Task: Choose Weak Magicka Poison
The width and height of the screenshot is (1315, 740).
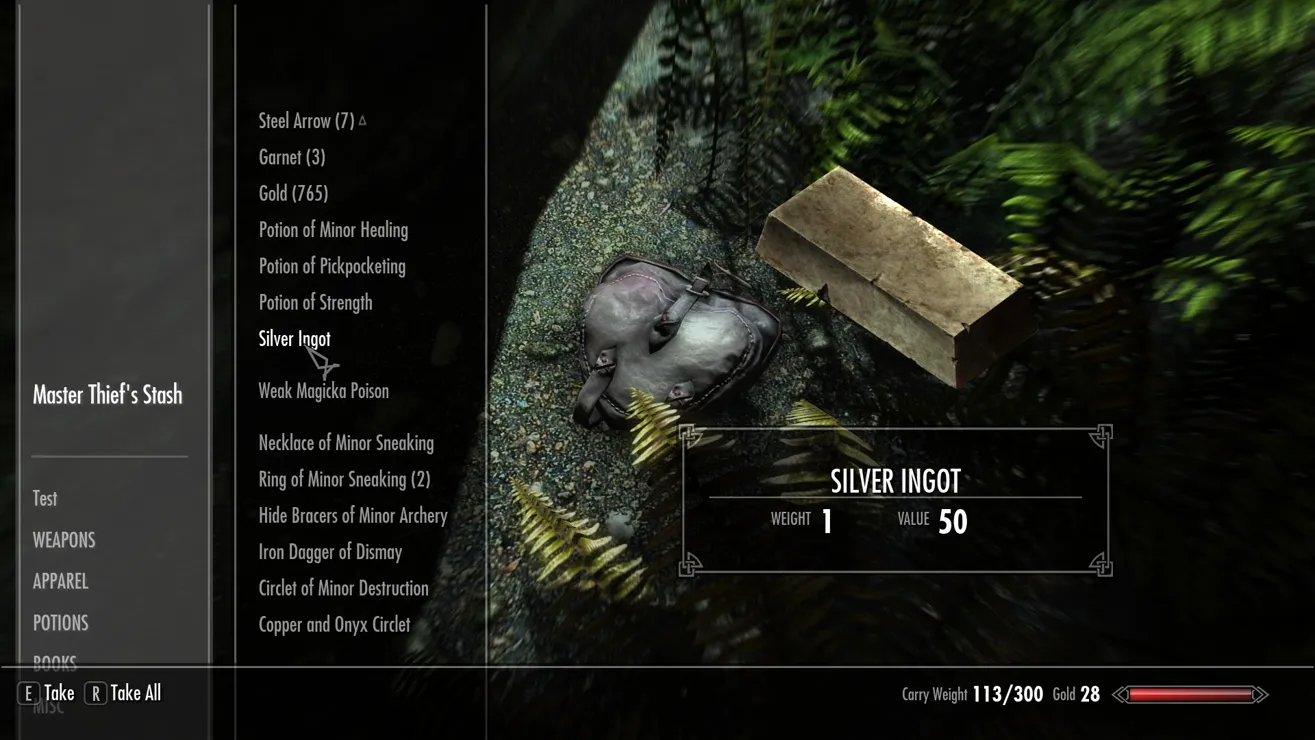Action: [x=323, y=391]
